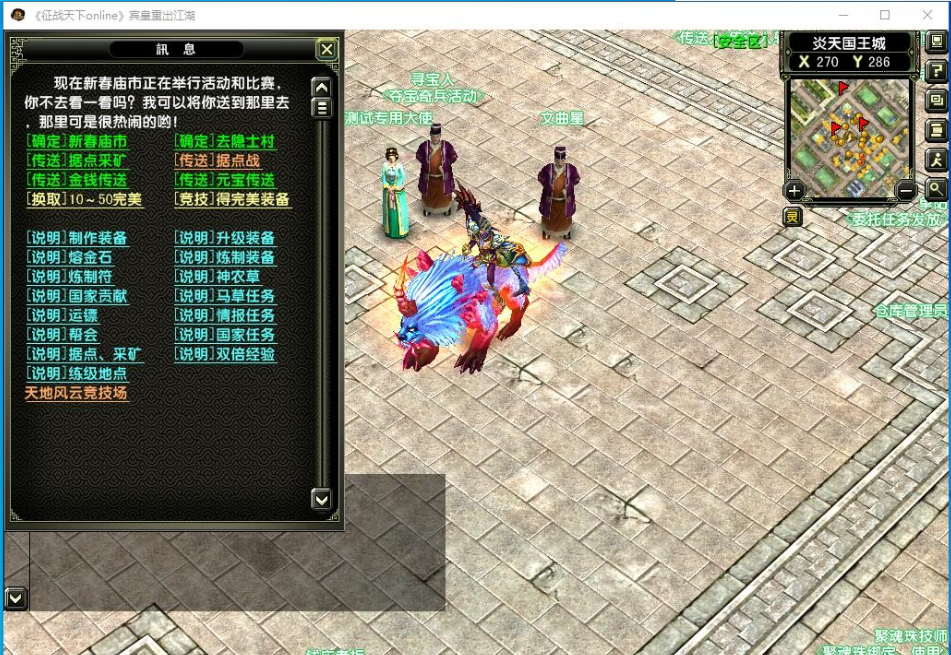Click the magnifying glass search icon
This screenshot has width=951, height=655.
(x=937, y=188)
